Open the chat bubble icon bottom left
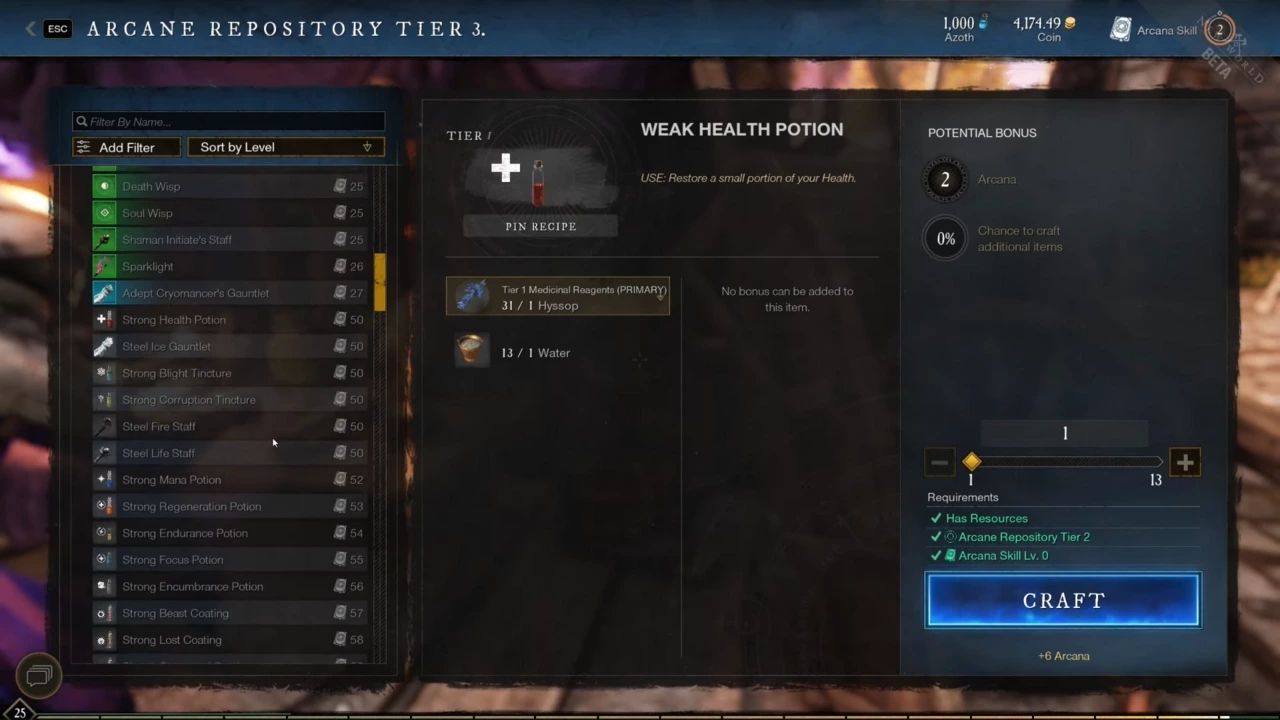Viewport: 1280px width, 720px height. point(38,676)
